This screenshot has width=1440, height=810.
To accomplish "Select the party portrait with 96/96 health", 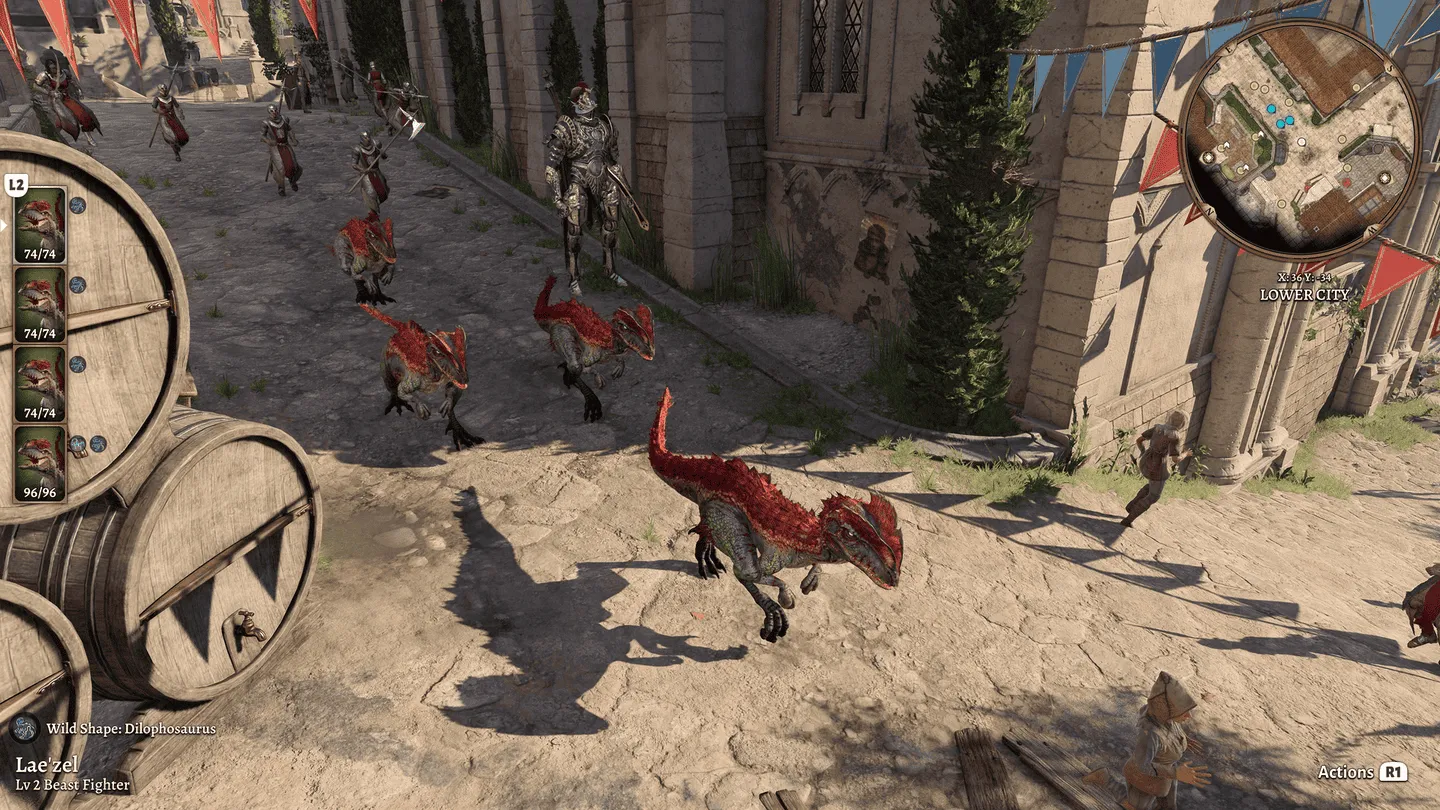I will coord(40,463).
